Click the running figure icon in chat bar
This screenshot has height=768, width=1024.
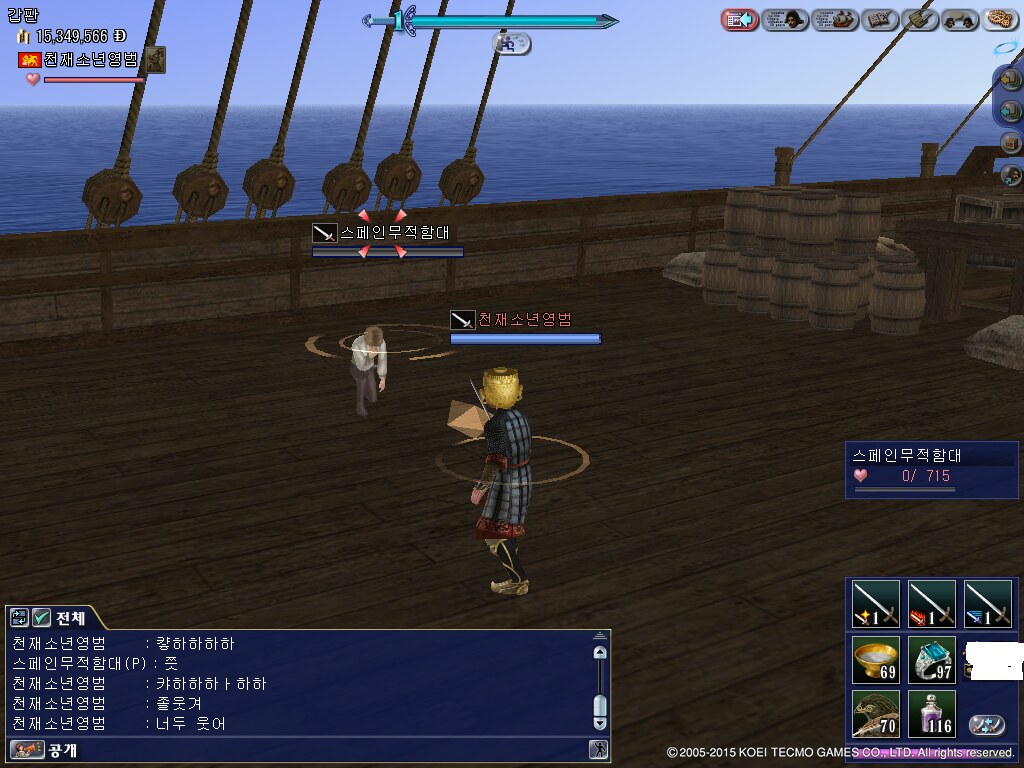598,749
